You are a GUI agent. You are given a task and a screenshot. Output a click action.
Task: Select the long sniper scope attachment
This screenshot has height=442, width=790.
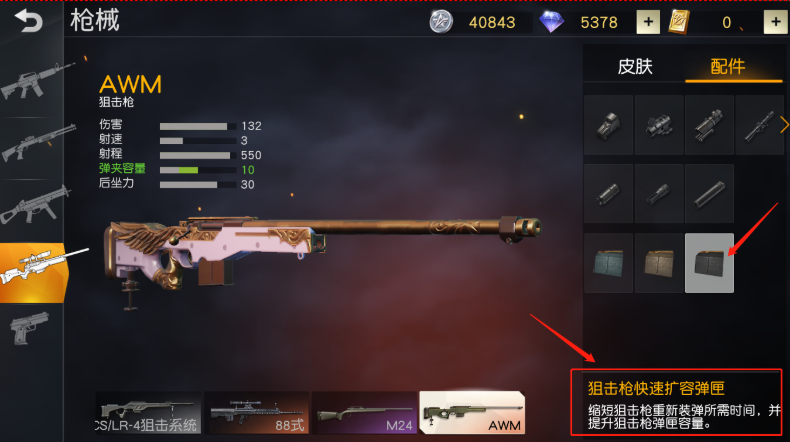(758, 125)
